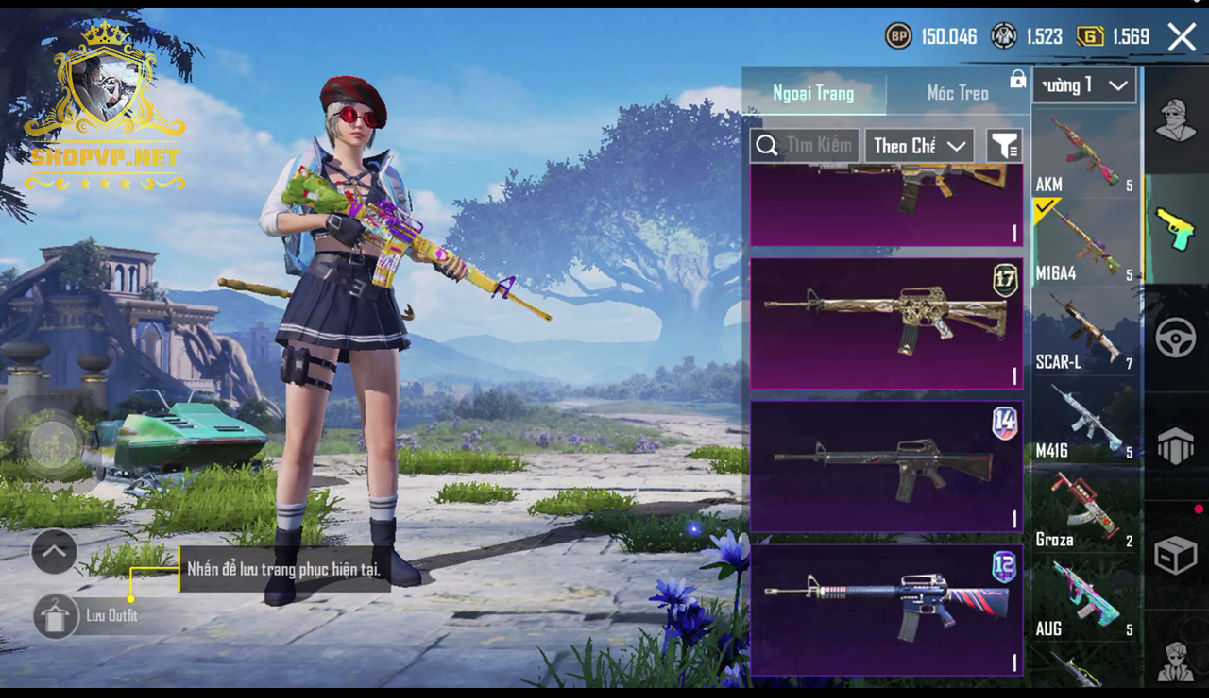Click the upward arrow expand button
The width and height of the screenshot is (1209, 698).
click(x=54, y=551)
